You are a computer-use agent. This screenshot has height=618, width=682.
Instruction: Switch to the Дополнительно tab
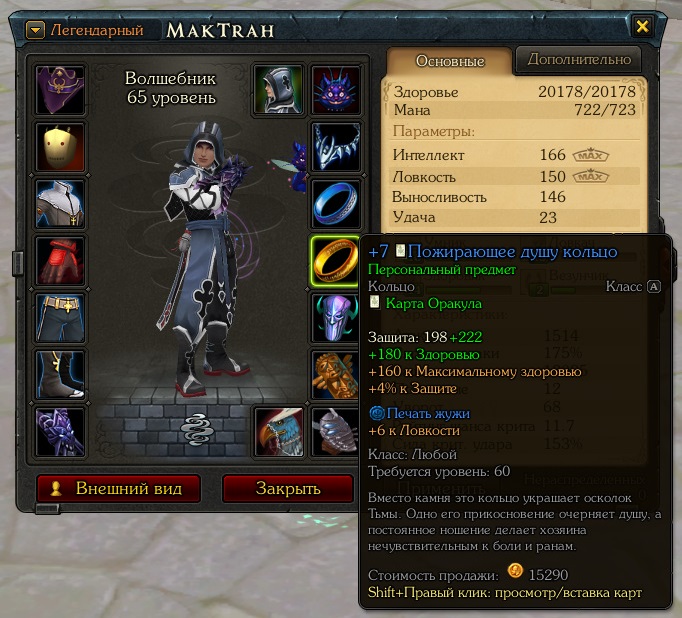click(x=578, y=60)
